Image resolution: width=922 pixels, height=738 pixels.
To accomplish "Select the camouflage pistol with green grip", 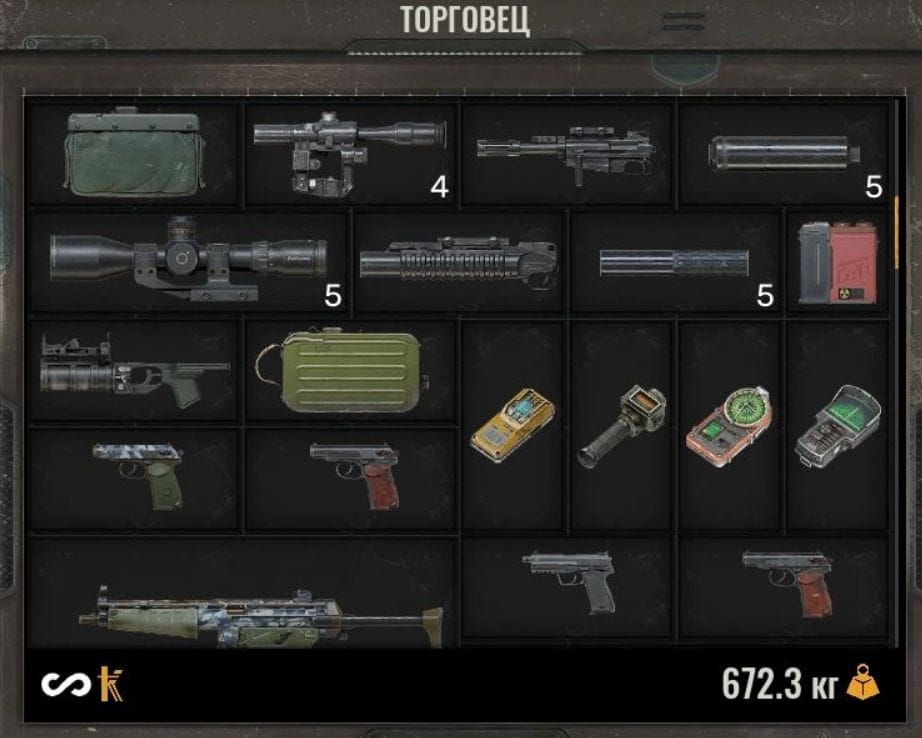I will pyautogui.click(x=138, y=476).
